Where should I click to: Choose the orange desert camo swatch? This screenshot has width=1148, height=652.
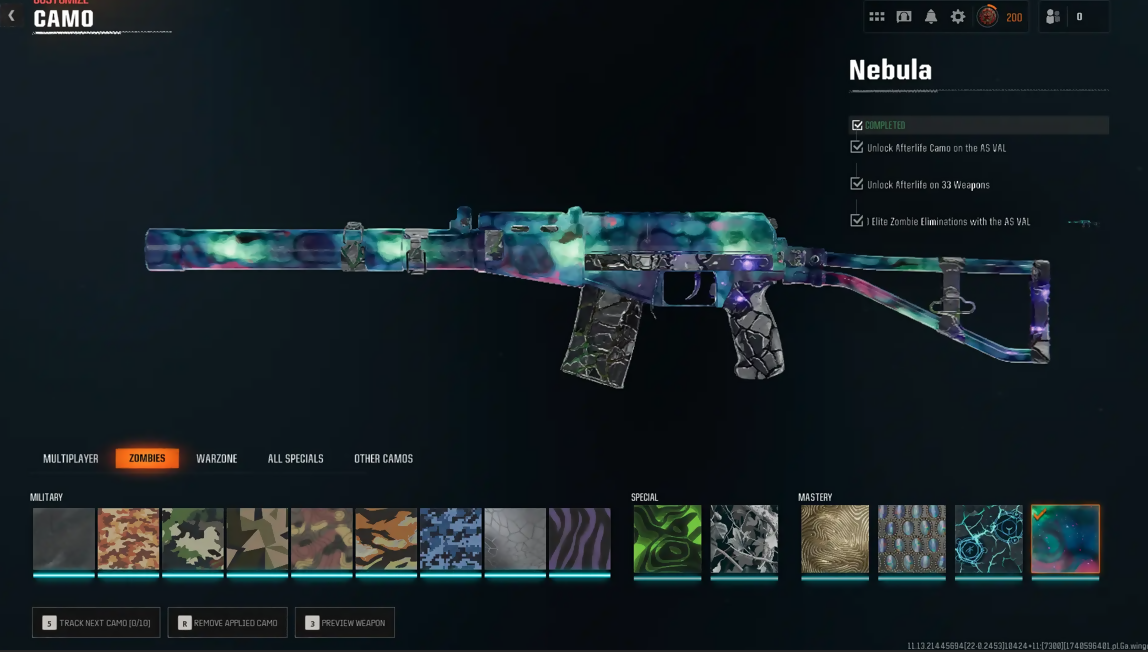(x=128, y=539)
